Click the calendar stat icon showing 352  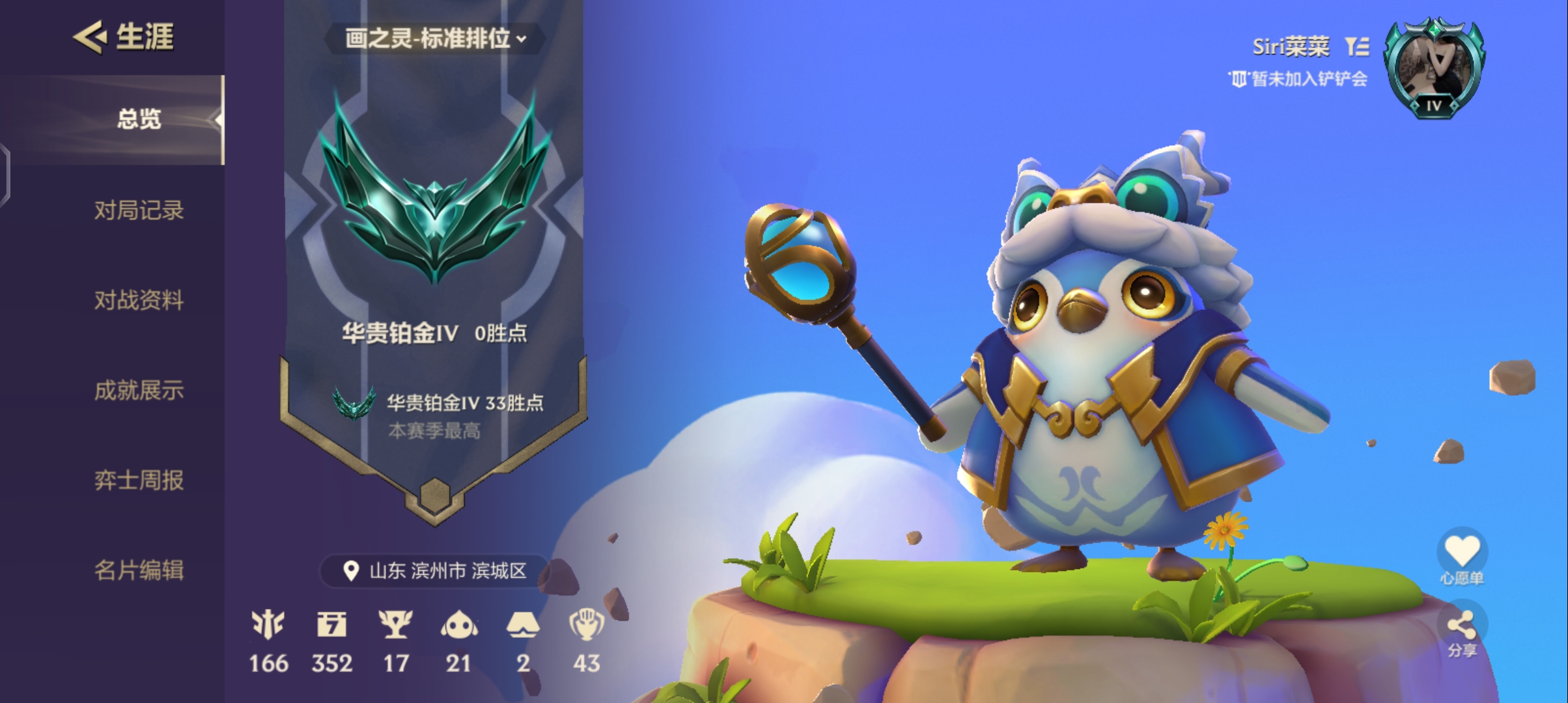click(x=332, y=625)
